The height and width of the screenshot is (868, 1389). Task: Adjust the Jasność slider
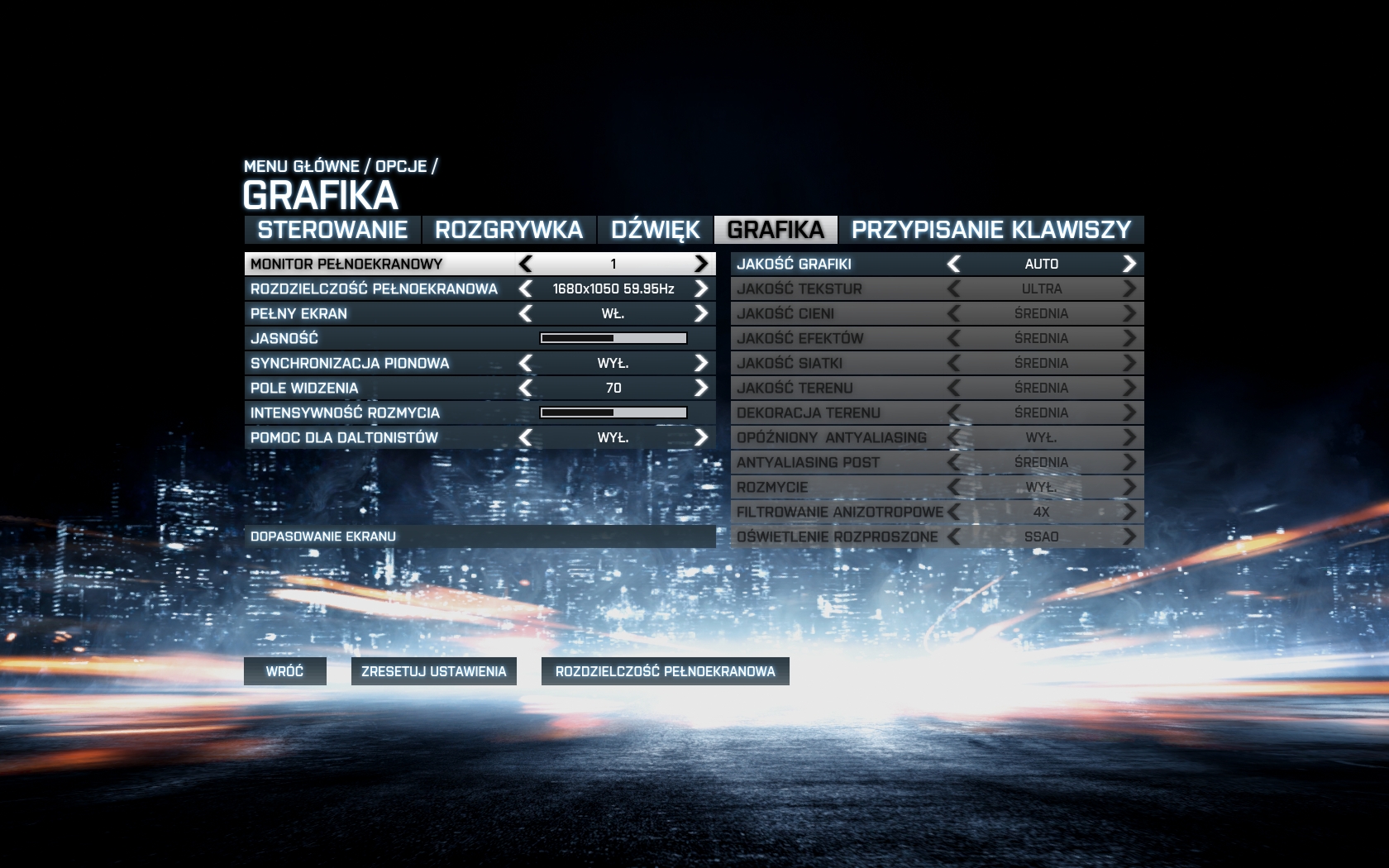click(613, 338)
